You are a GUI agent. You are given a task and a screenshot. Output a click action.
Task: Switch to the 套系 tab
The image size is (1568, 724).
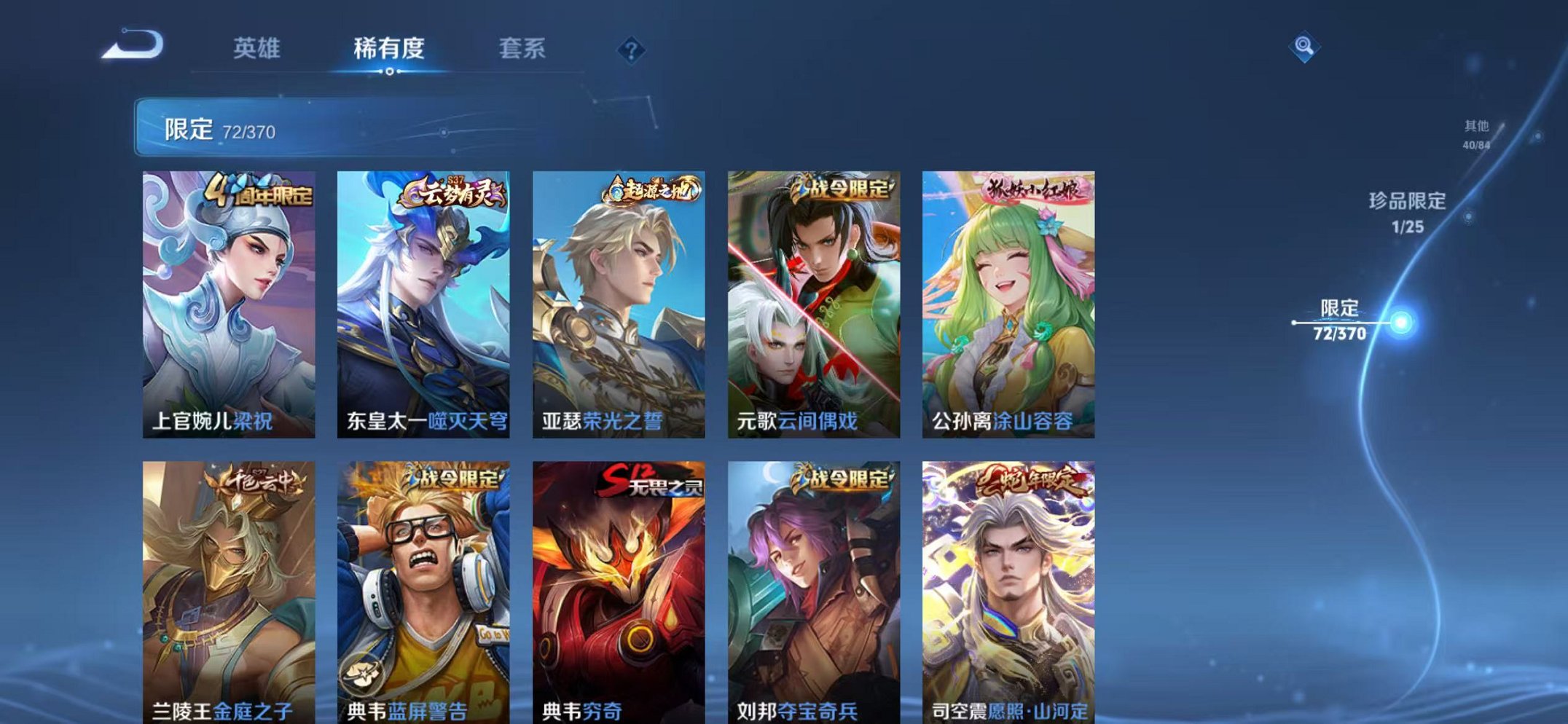(524, 47)
